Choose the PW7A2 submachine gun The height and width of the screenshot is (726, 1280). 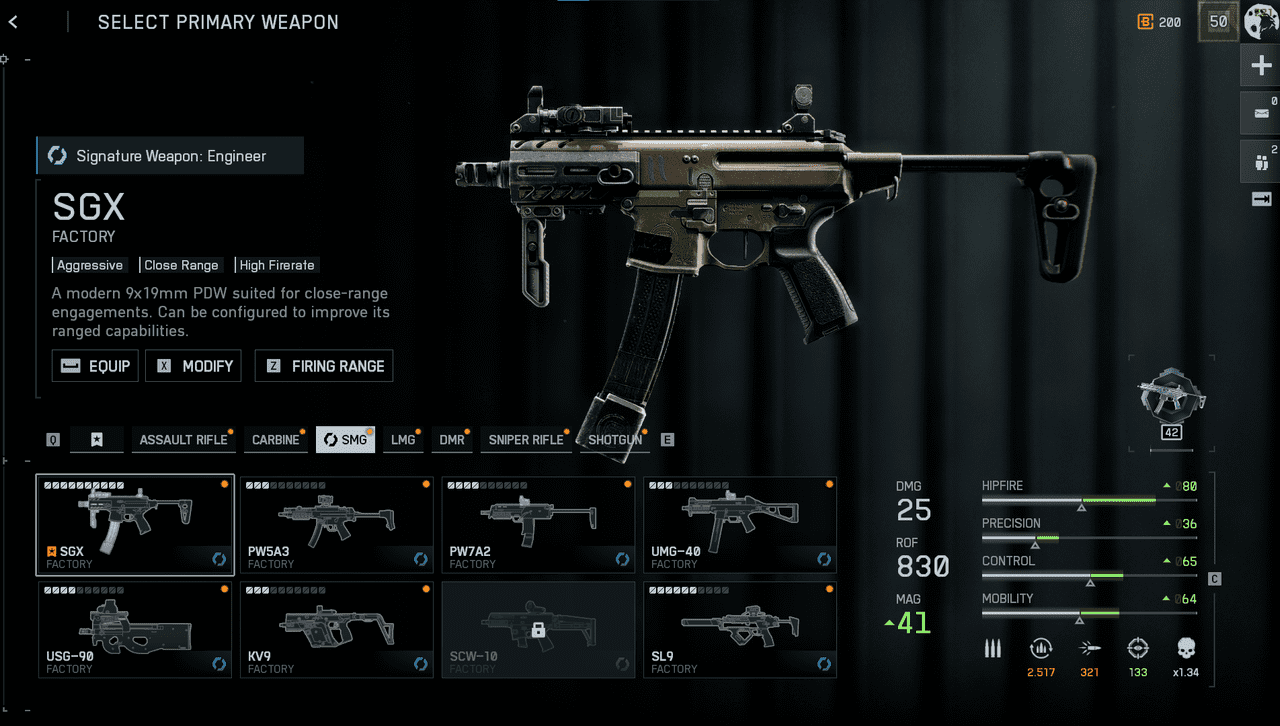538,525
